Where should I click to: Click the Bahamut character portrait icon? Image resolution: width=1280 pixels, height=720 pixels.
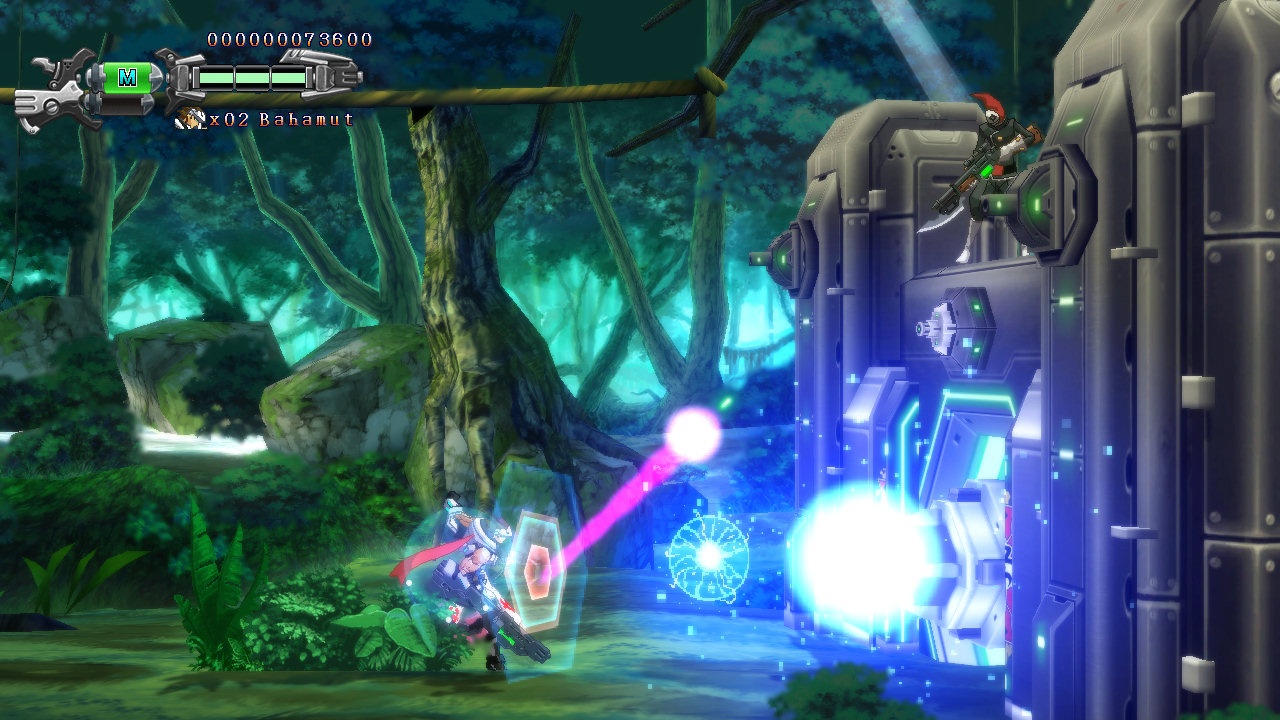coord(188,119)
